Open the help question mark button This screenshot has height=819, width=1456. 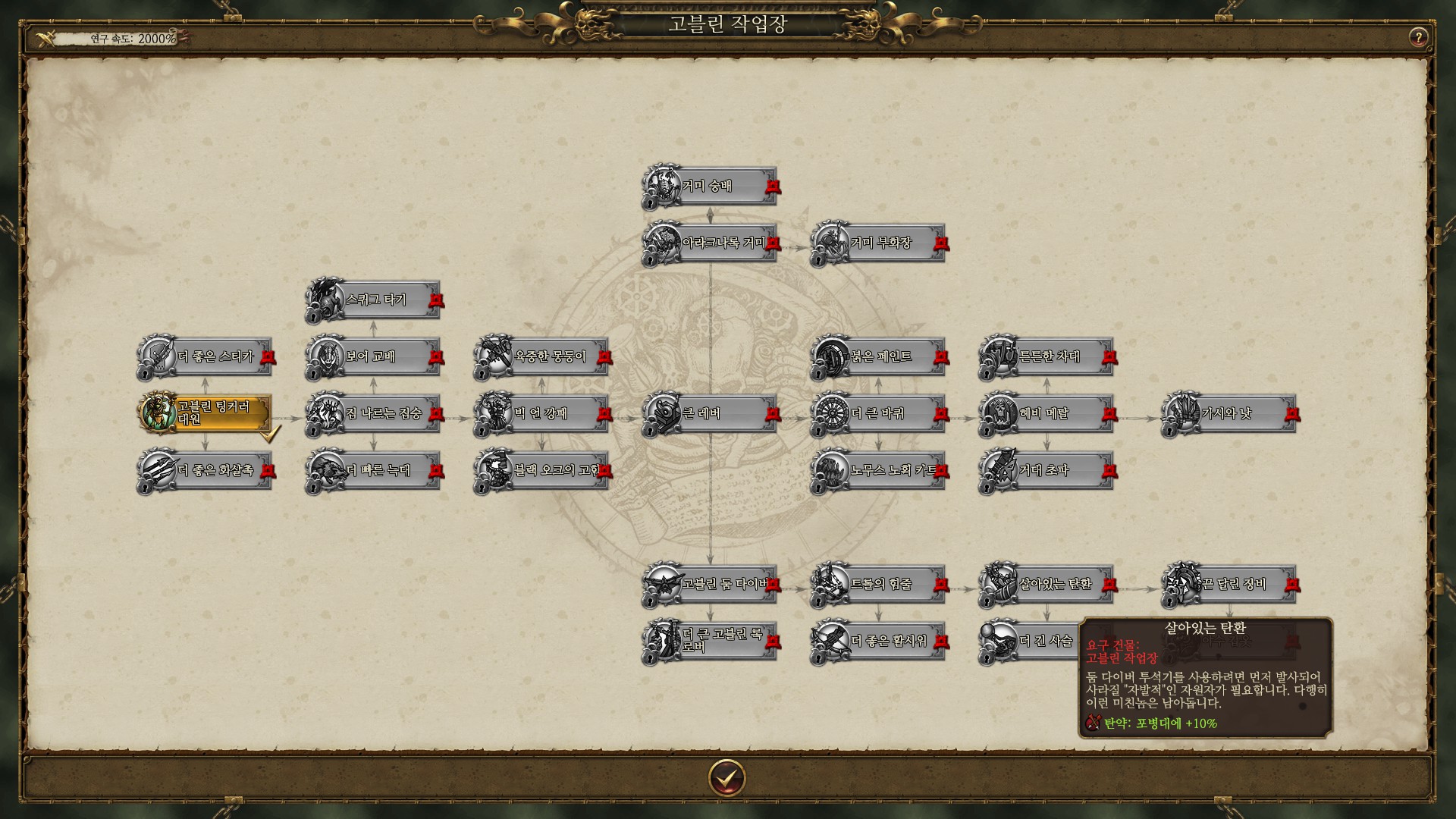click(1417, 37)
